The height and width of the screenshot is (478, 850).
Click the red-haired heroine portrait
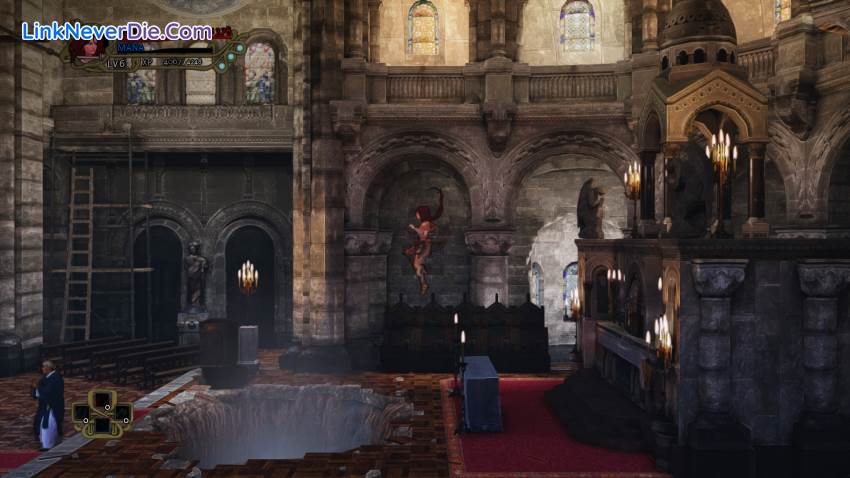click(x=86, y=50)
